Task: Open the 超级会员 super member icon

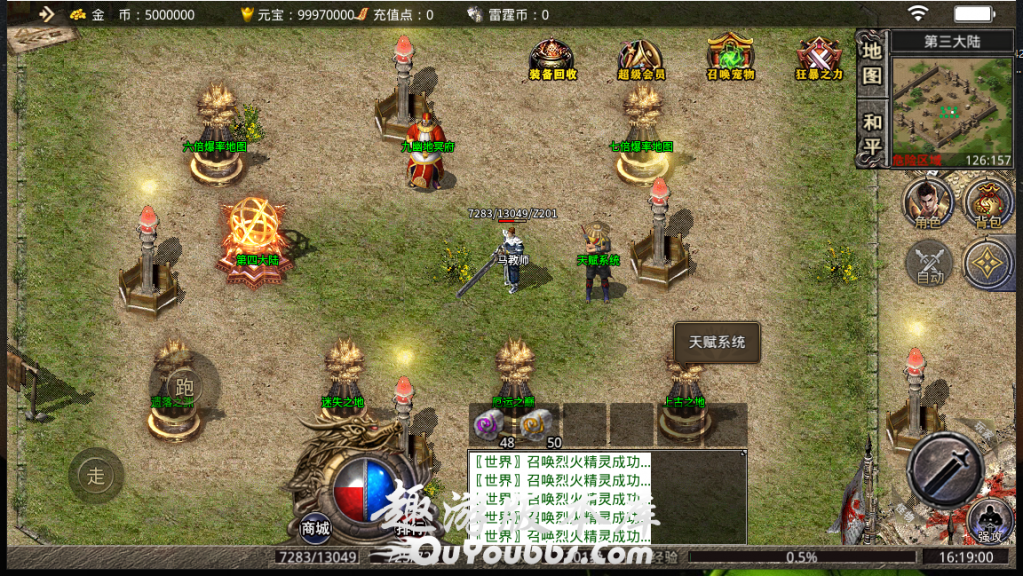Action: pyautogui.click(x=640, y=58)
